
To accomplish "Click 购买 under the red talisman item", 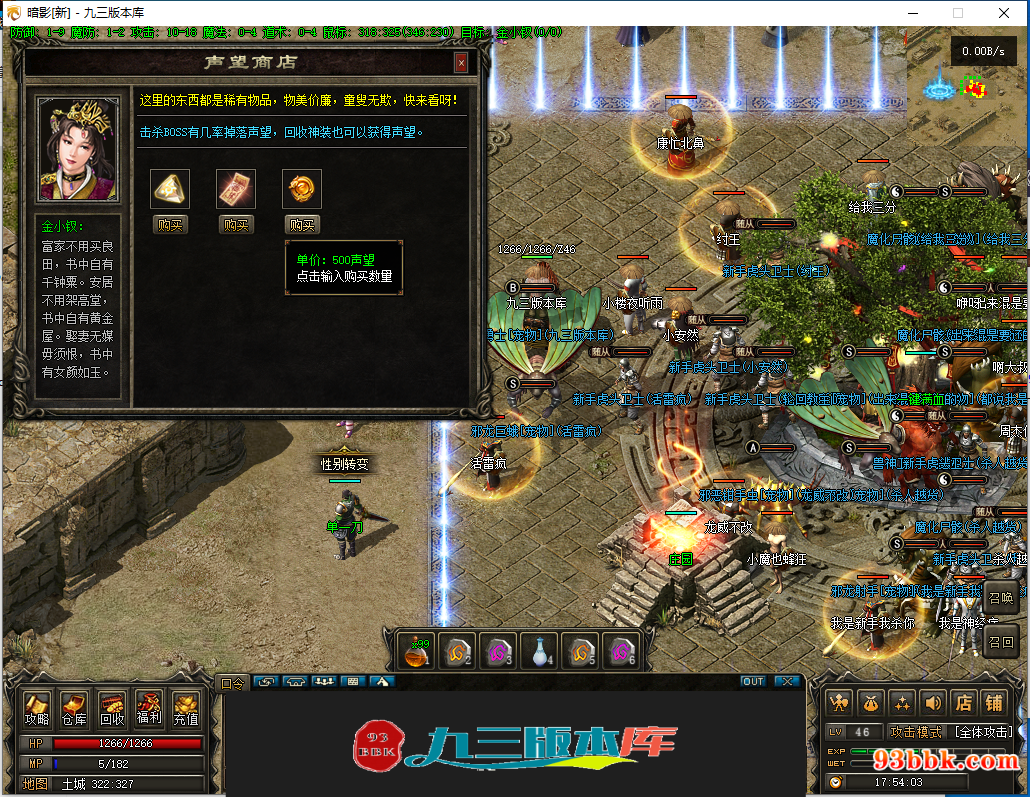I will coord(236,225).
